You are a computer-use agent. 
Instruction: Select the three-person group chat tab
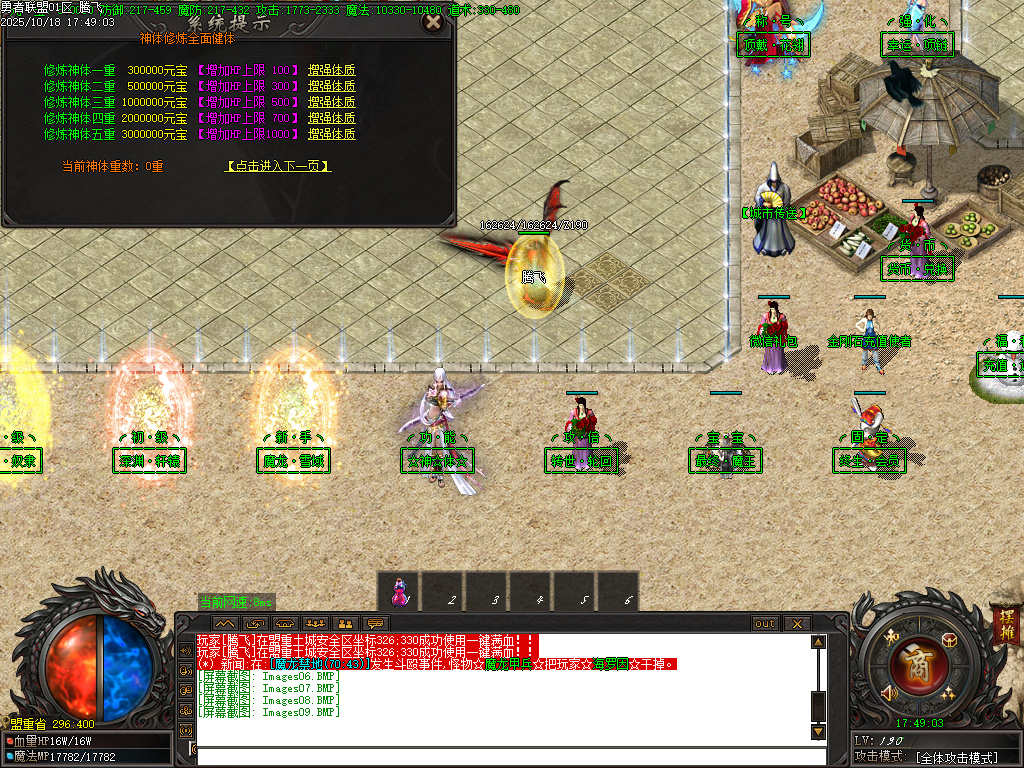click(x=314, y=623)
